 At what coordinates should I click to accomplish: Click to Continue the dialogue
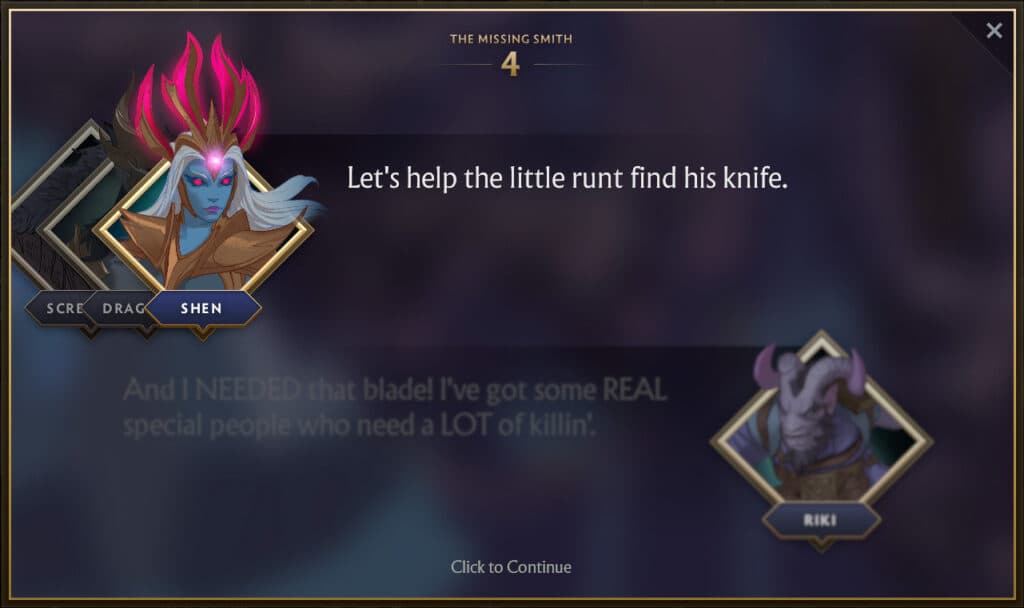[x=511, y=567]
